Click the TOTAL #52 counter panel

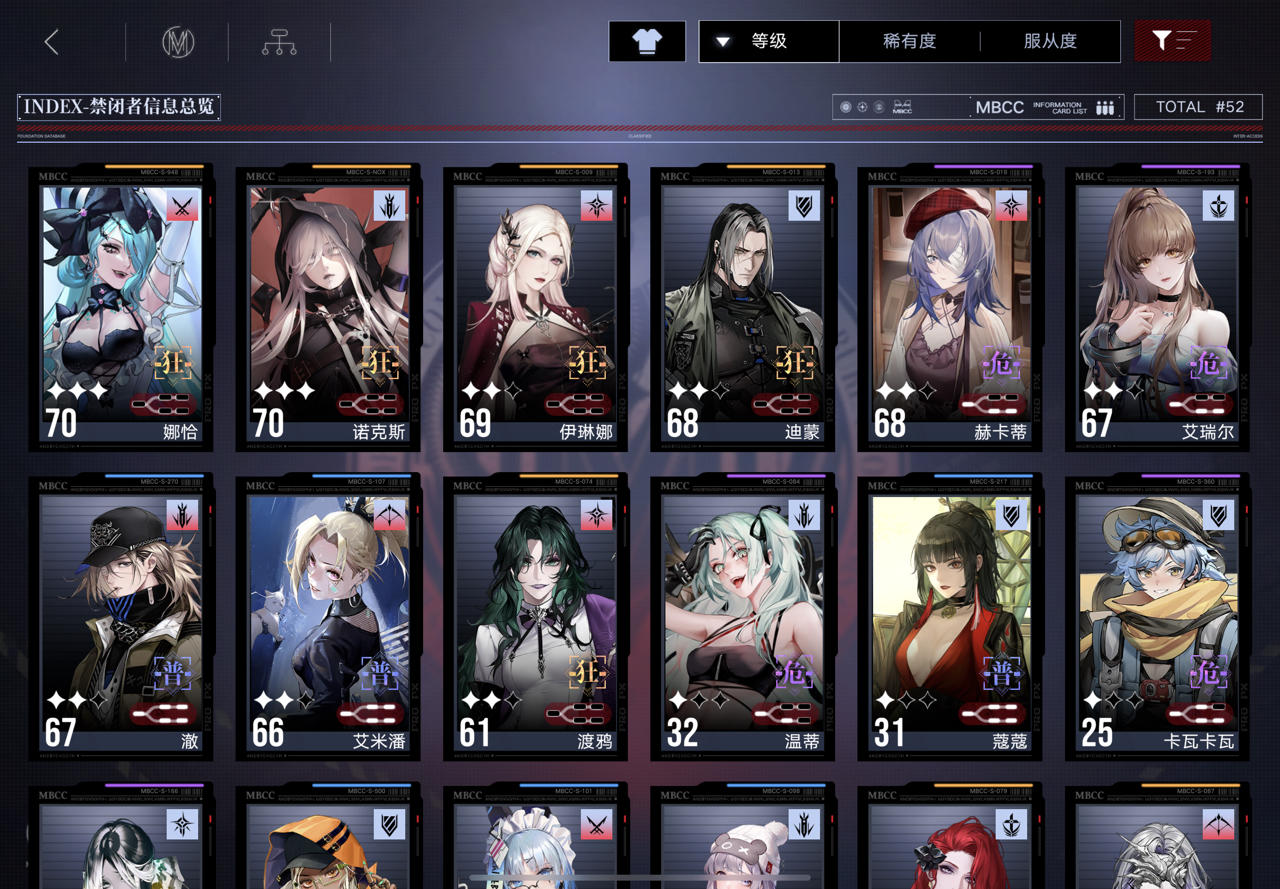pyautogui.click(x=1199, y=106)
